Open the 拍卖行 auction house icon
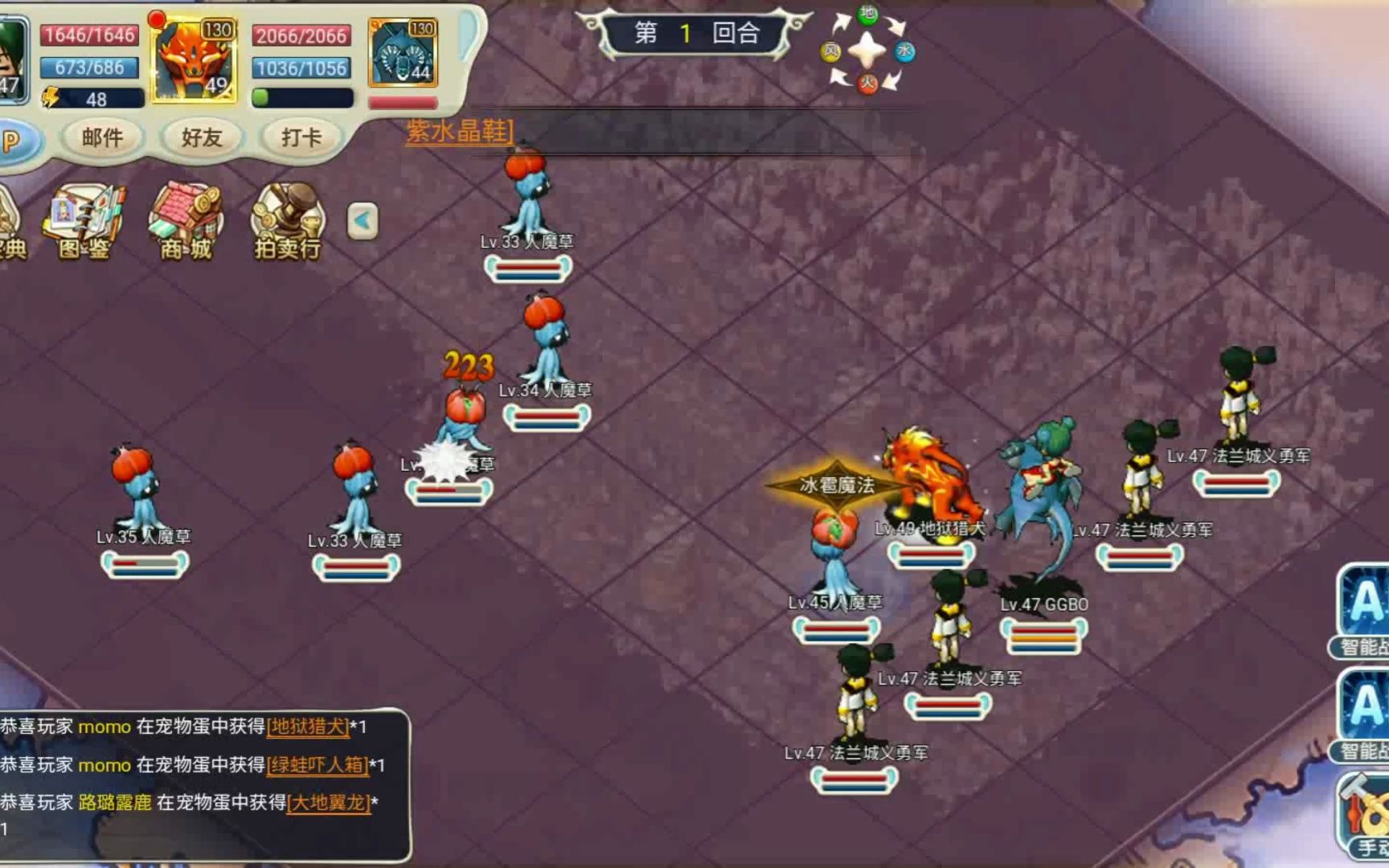The width and height of the screenshot is (1389, 868). coord(288,222)
